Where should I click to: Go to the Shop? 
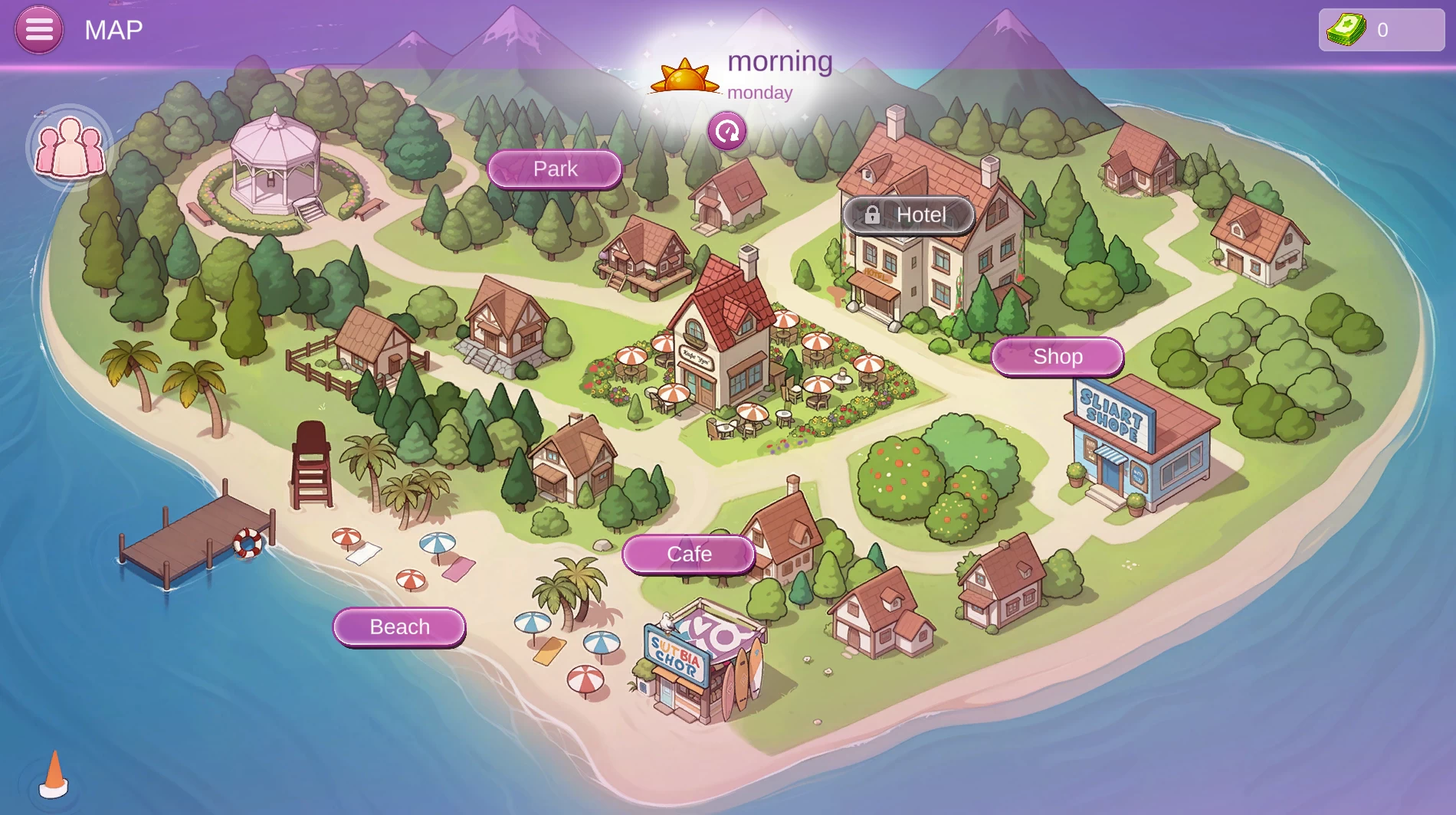(1058, 357)
